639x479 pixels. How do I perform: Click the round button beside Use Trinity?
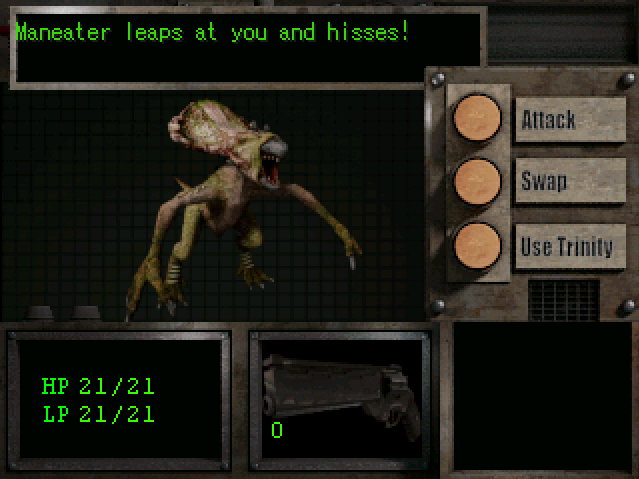[477, 245]
